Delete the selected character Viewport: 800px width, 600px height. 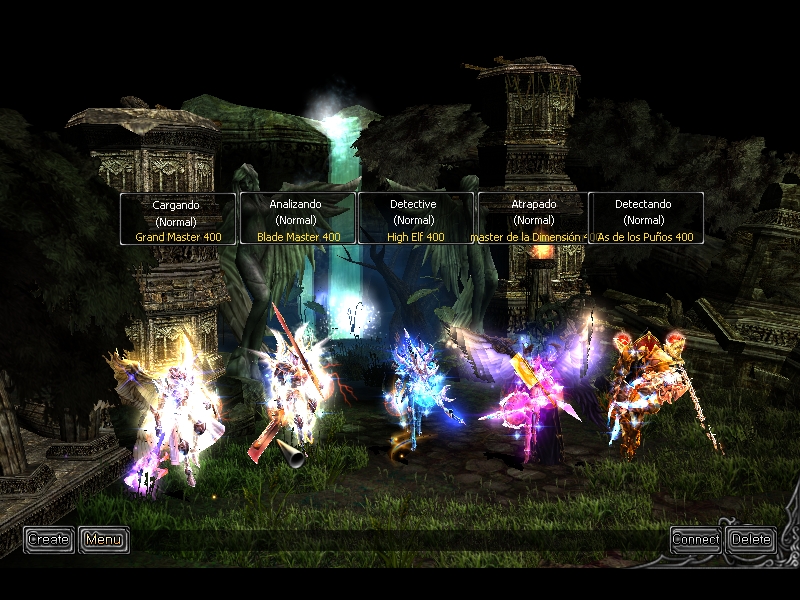pos(751,540)
